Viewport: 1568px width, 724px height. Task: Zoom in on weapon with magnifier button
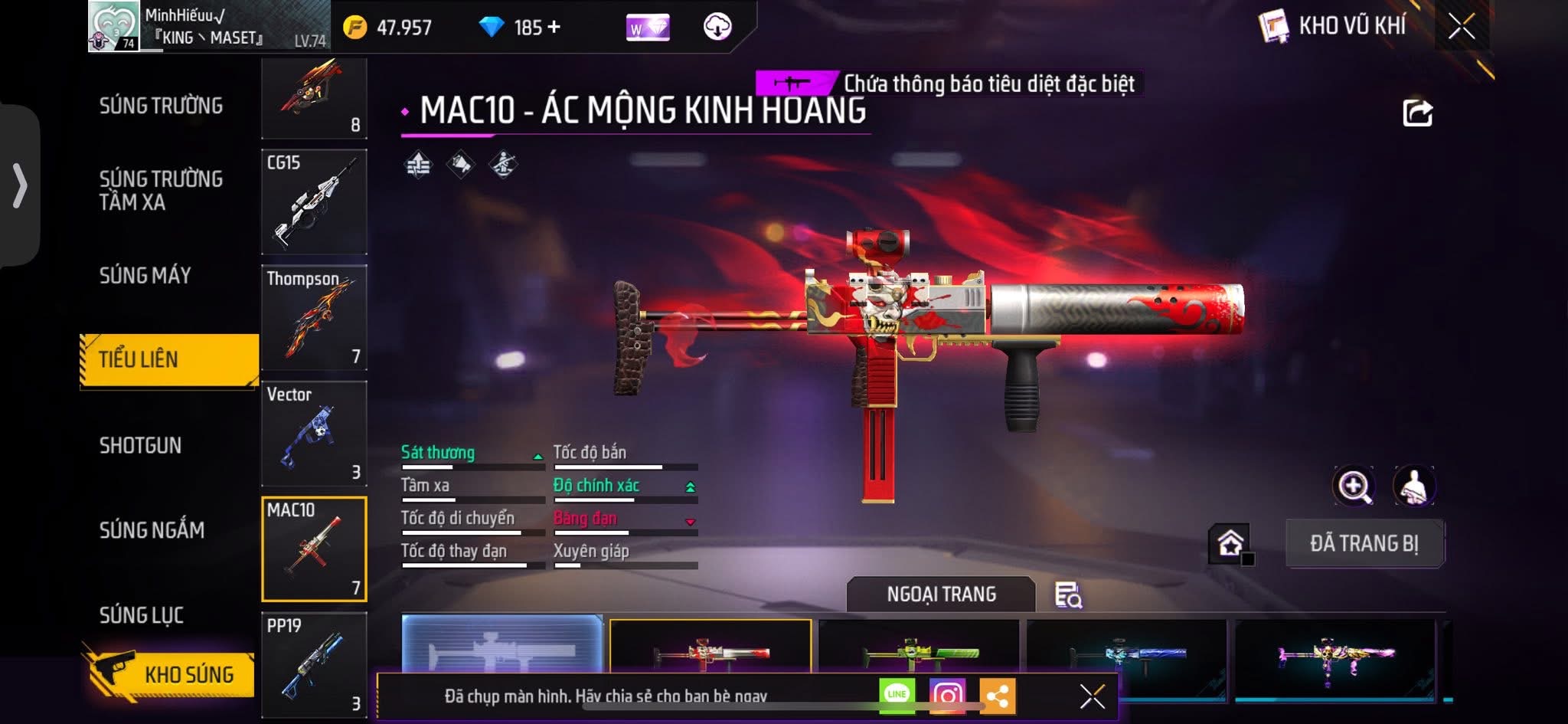pyautogui.click(x=1354, y=486)
